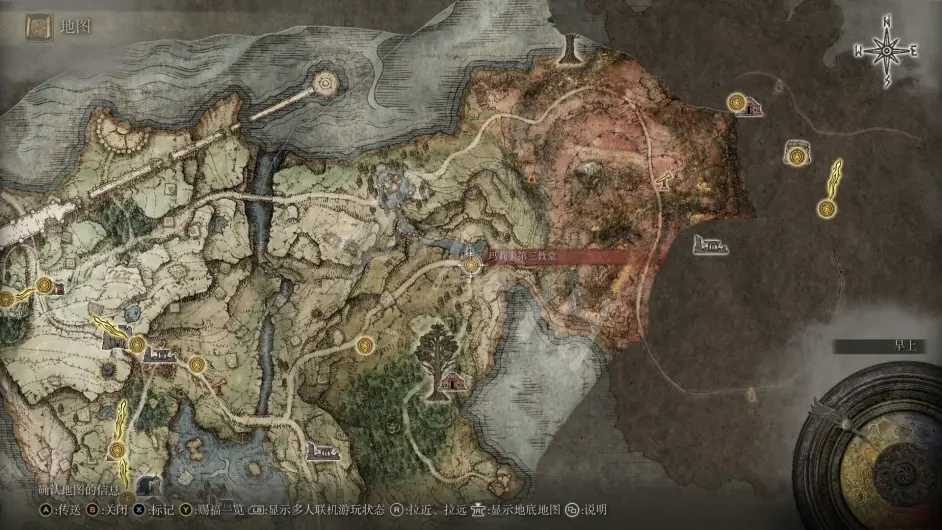Select the stone-framed grace marker in the fog

pyautogui.click(x=797, y=154)
